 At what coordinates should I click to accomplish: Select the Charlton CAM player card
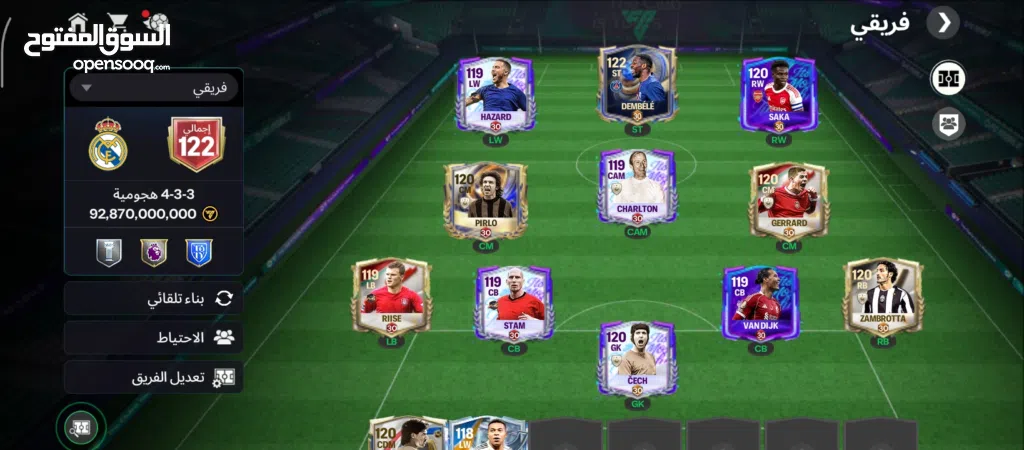tap(637, 188)
